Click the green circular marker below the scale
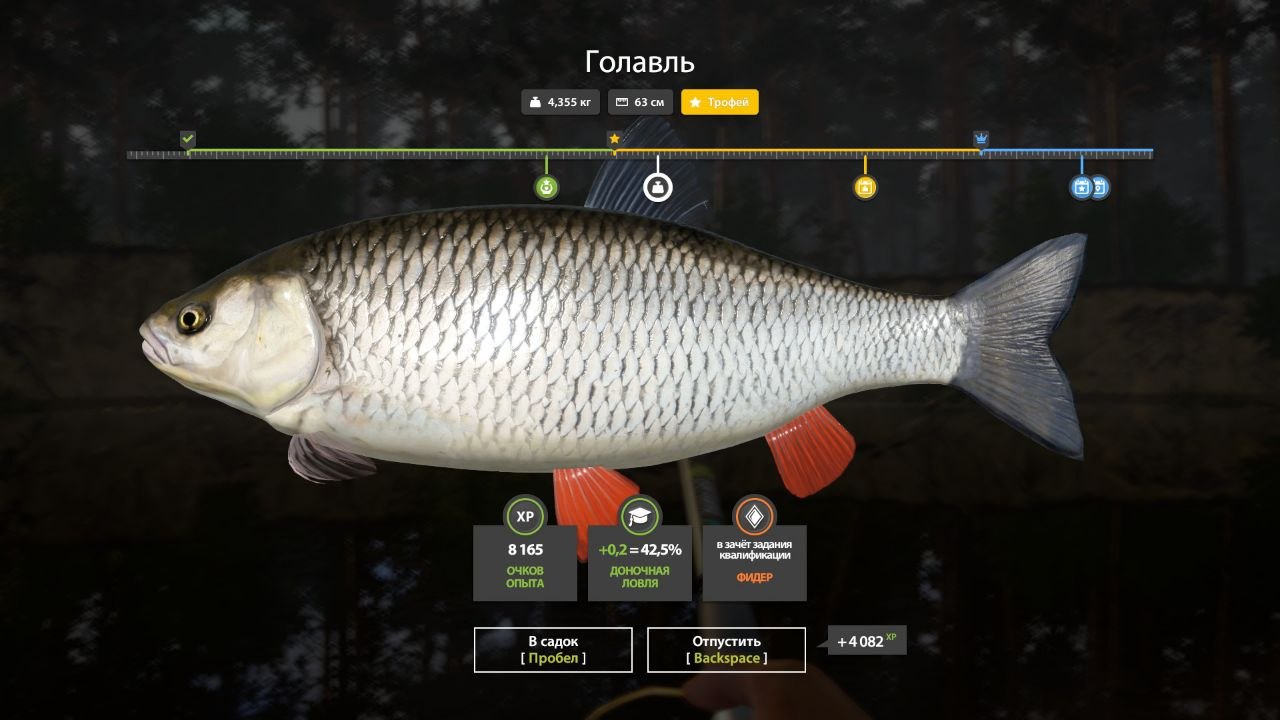1280x720 pixels. 546,187
